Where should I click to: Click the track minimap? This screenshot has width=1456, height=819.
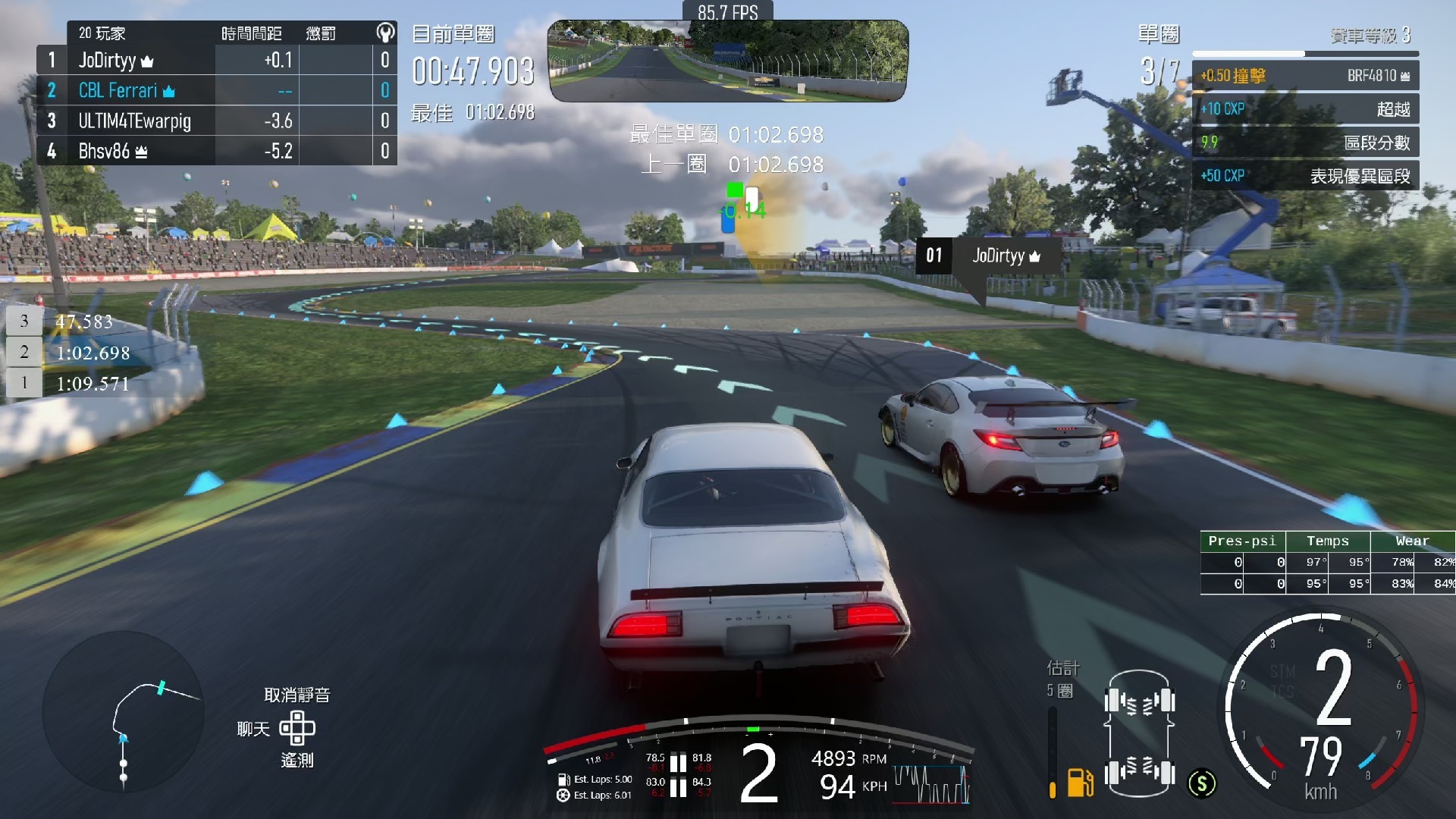tap(124, 713)
